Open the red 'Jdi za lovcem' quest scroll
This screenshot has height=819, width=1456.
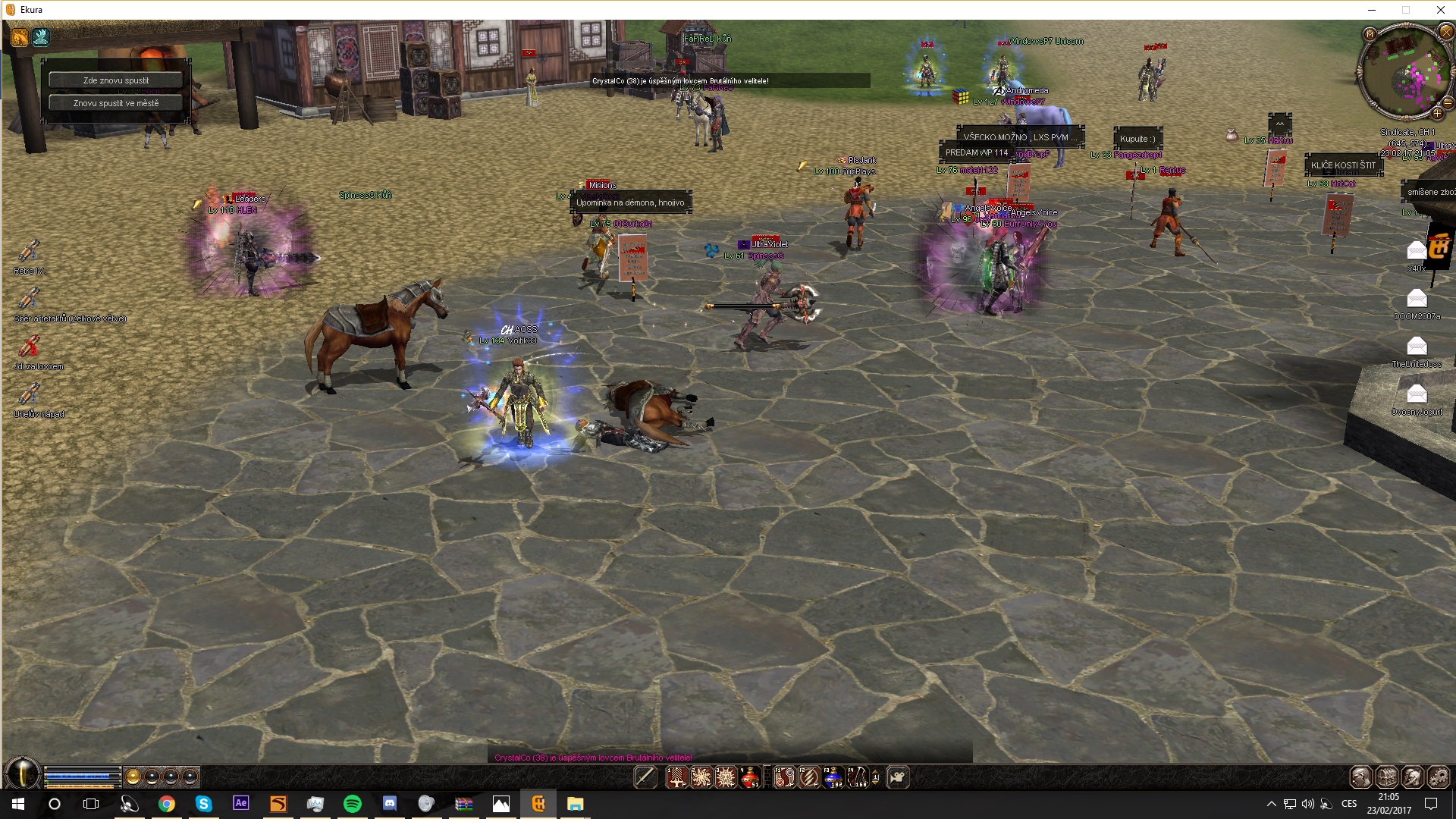point(29,347)
